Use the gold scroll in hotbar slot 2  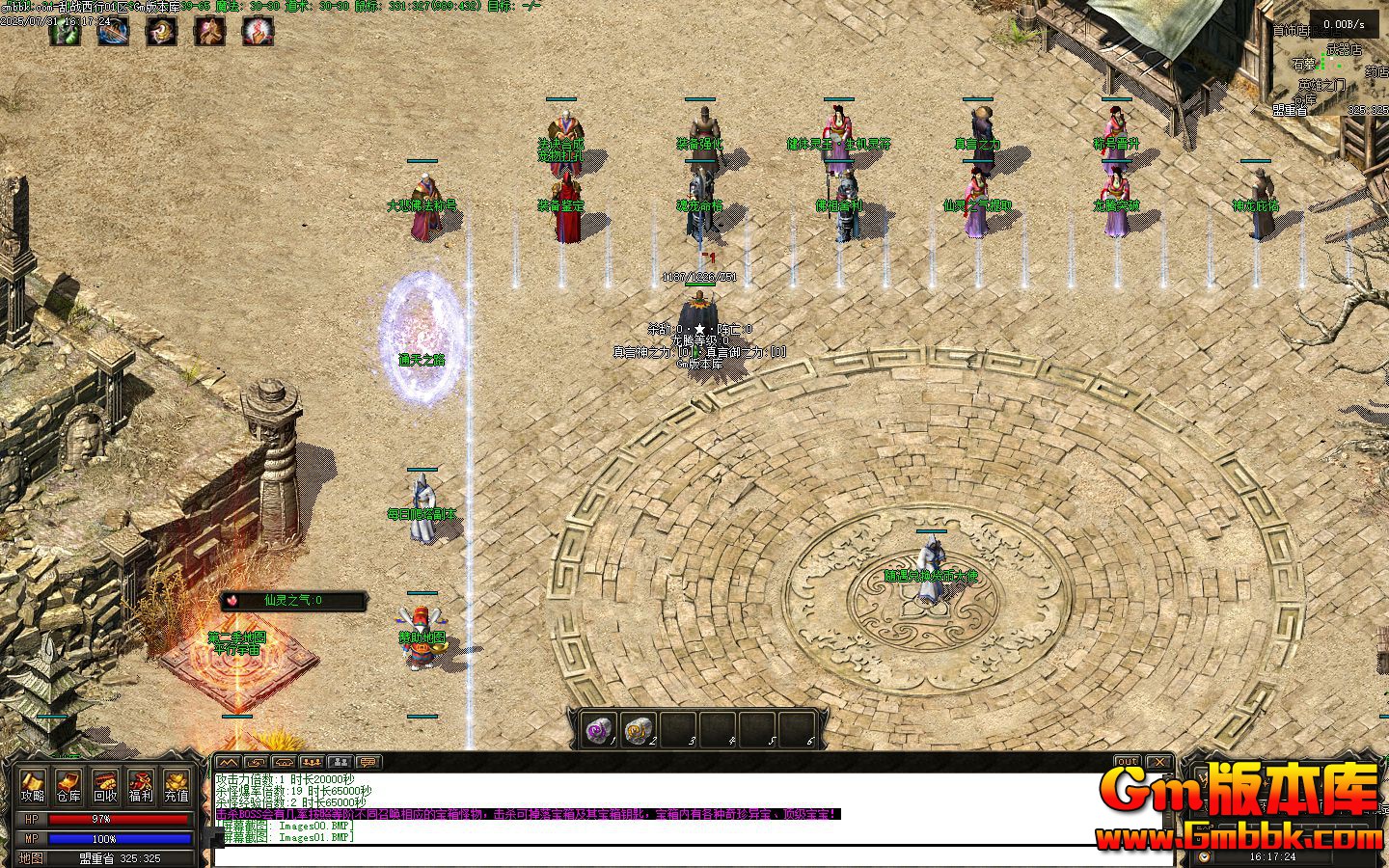pos(639,731)
